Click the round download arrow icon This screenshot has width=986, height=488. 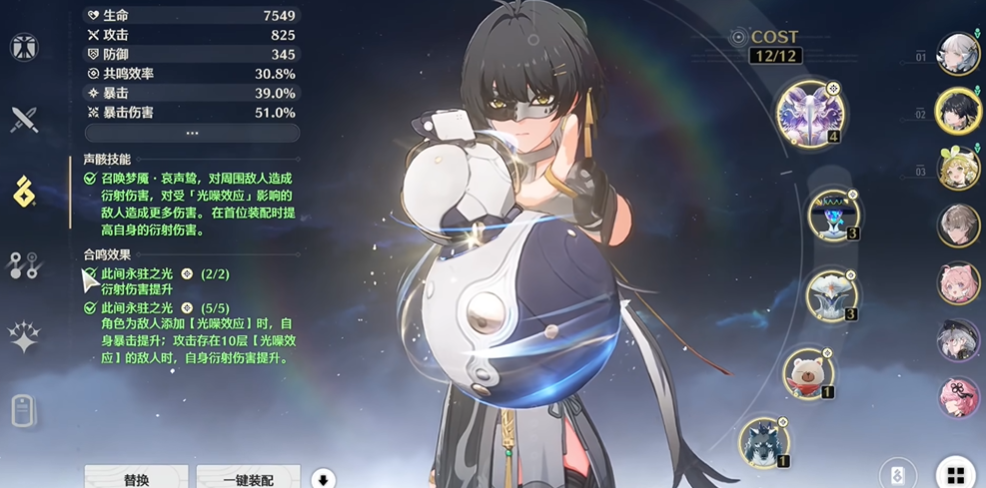click(x=323, y=479)
